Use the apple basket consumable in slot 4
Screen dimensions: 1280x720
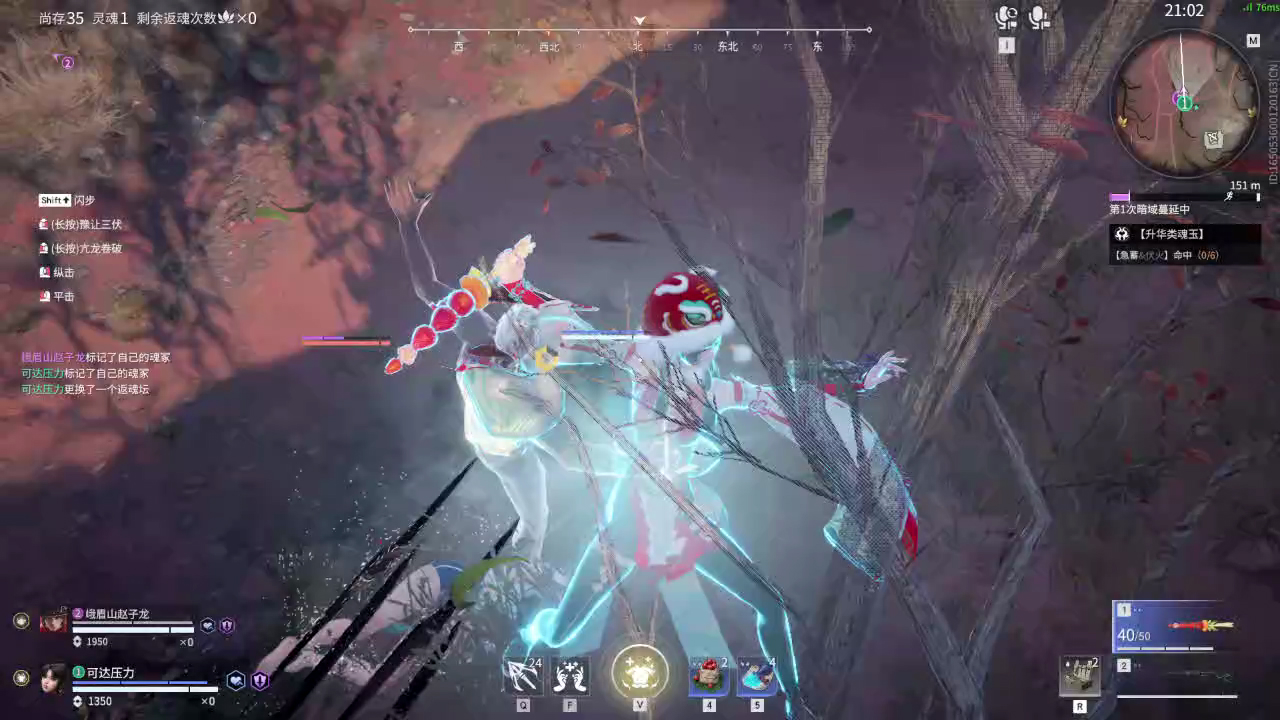point(708,676)
